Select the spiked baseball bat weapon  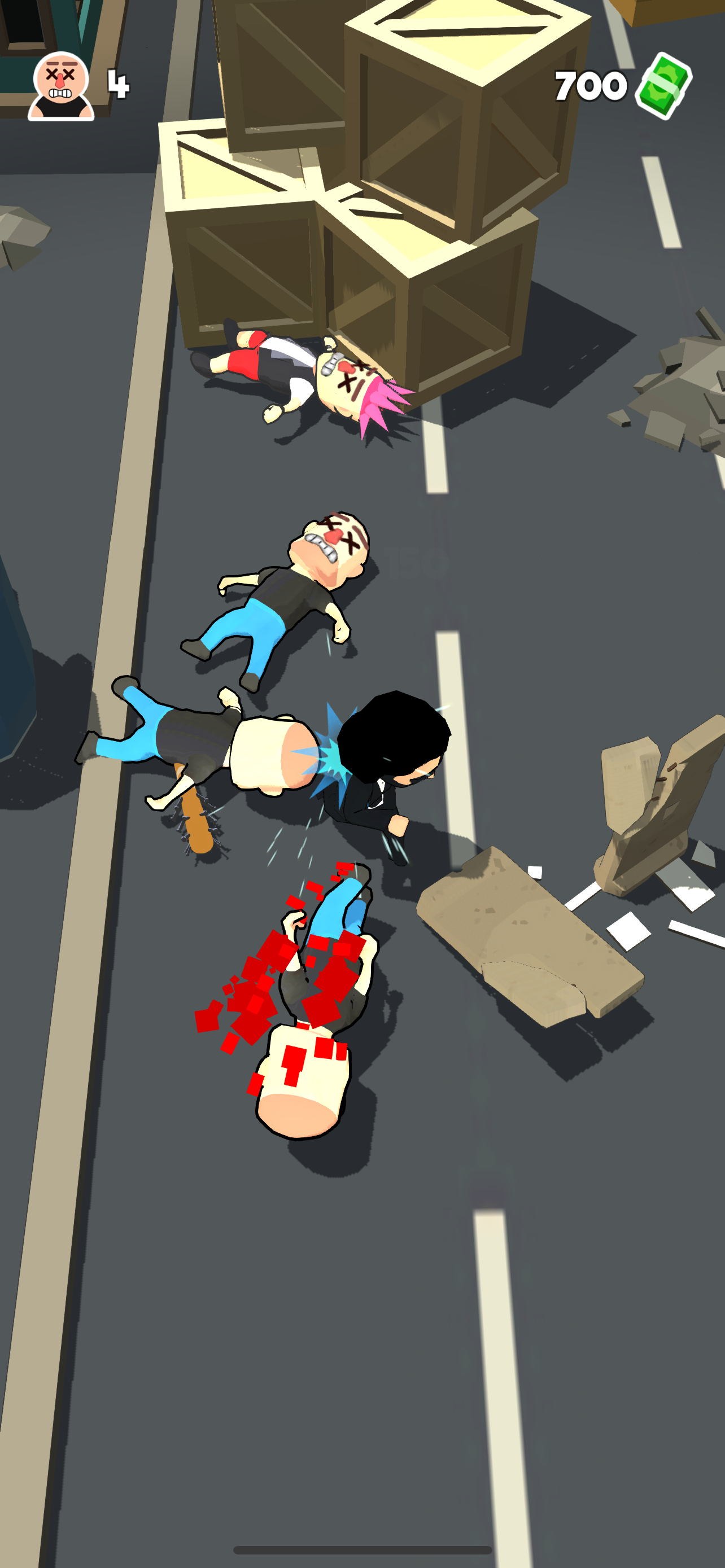194,826
